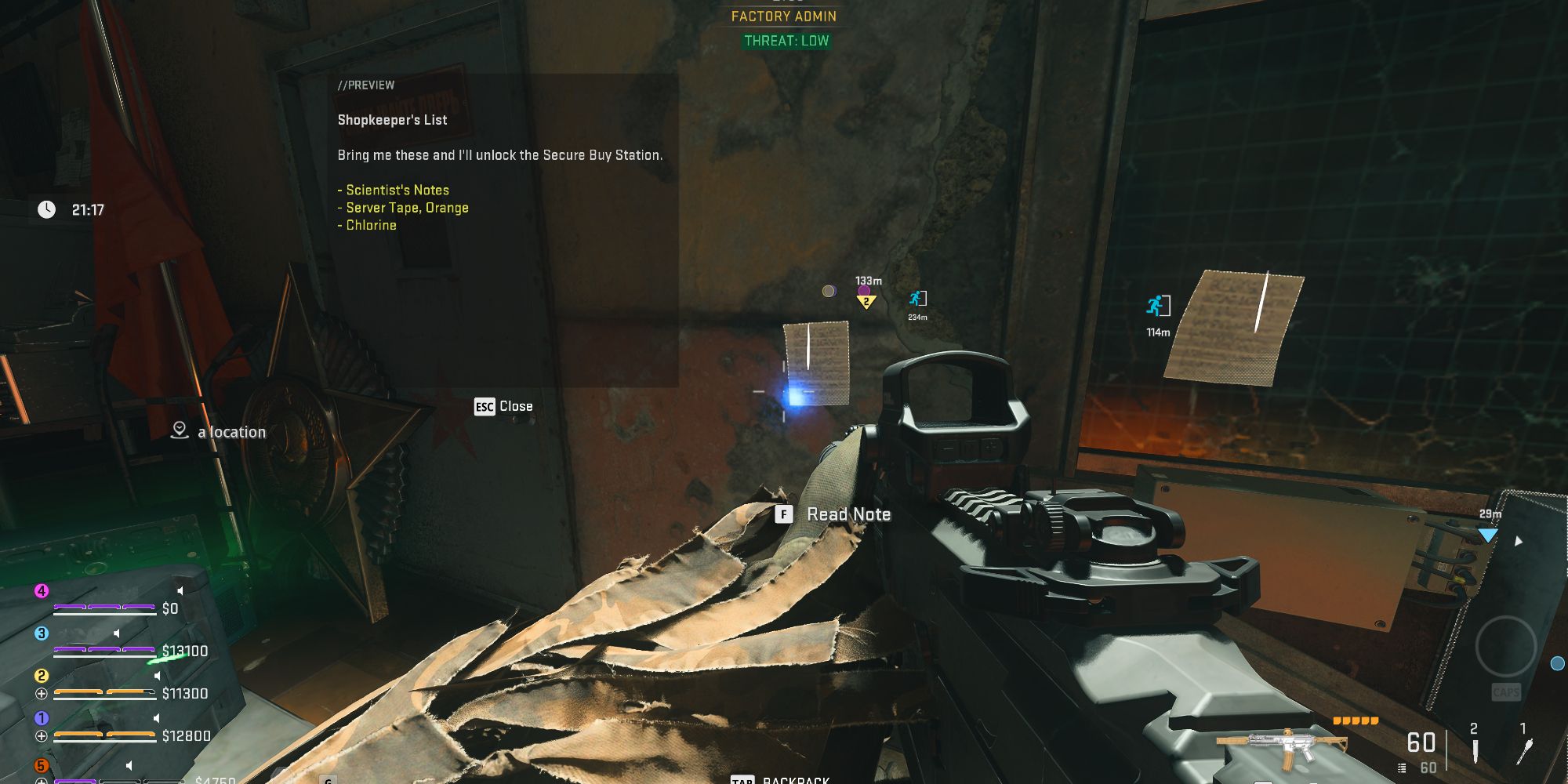The width and height of the screenshot is (1568, 784).
Task: Click the magazine ammo icon beside the 60 counter
Action: point(1402,768)
